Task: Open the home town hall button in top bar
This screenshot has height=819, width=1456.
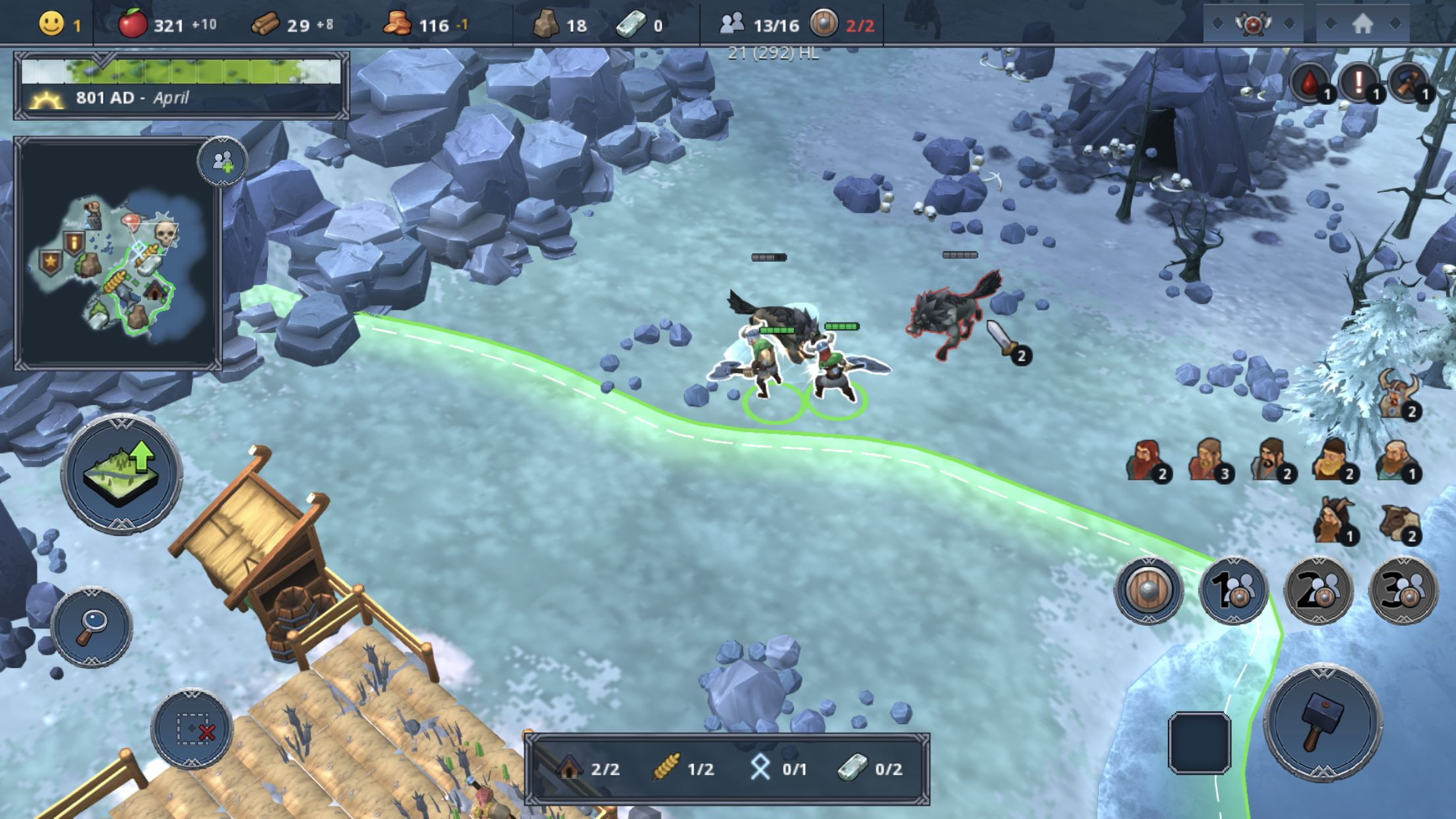Action: tap(1362, 24)
